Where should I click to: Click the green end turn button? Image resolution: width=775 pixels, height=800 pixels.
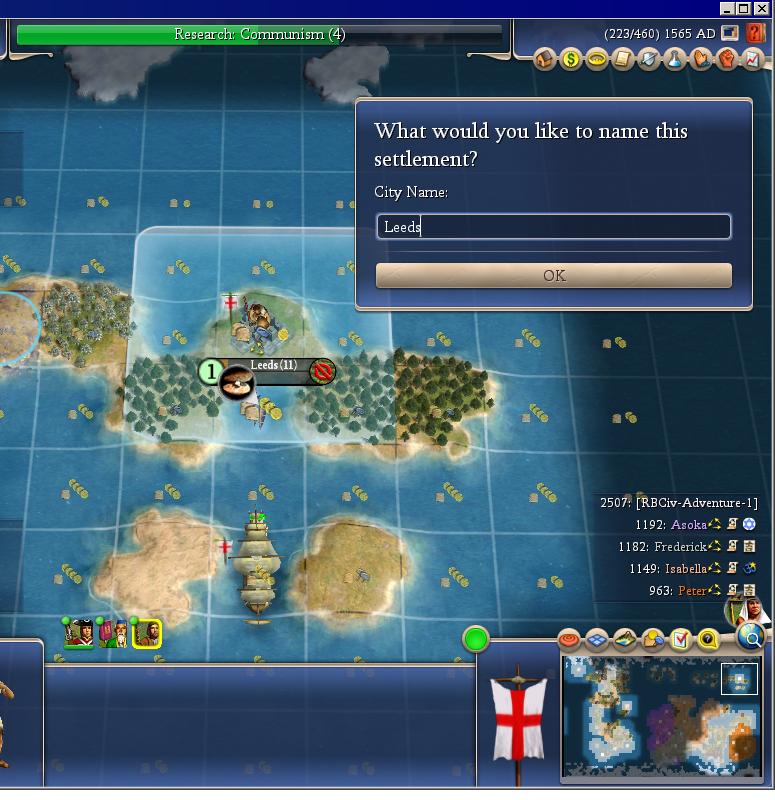[x=476, y=638]
